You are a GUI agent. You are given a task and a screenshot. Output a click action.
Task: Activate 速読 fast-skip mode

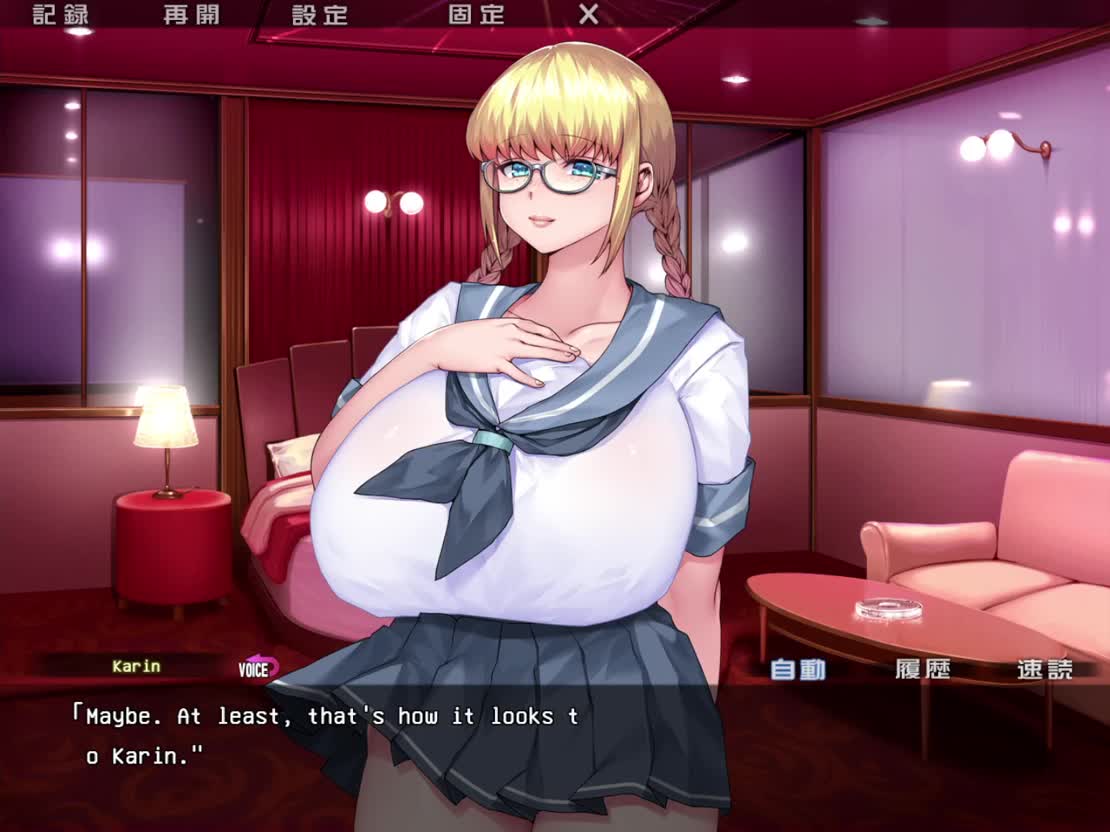coord(1044,669)
